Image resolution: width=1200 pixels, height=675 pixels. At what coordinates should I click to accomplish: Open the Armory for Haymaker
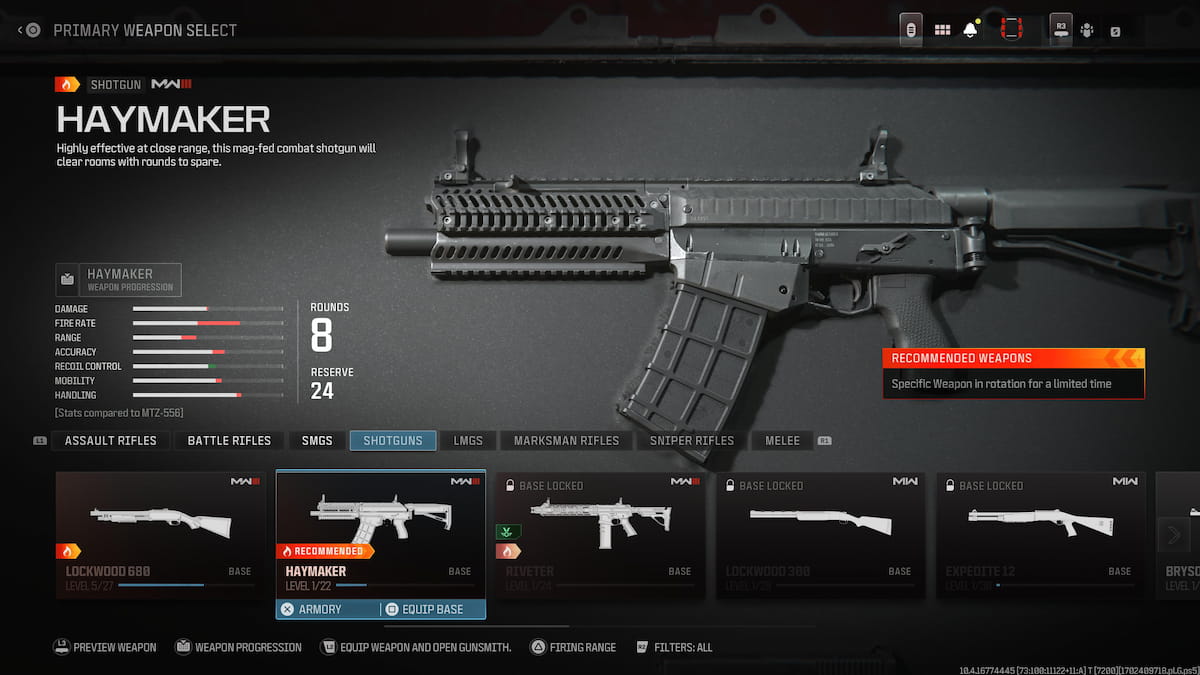pos(328,609)
